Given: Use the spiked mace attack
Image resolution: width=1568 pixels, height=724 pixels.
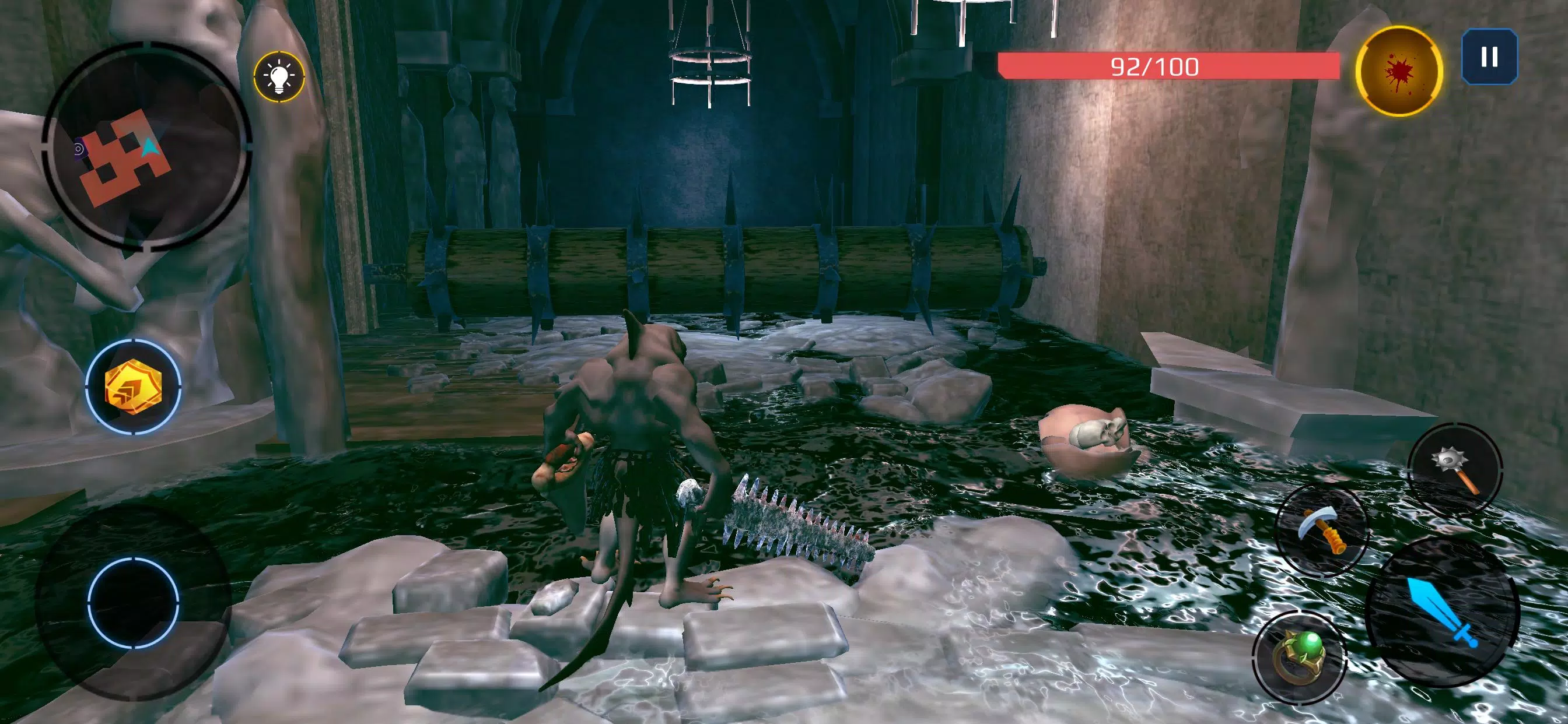Looking at the screenshot, I should click(1454, 469).
